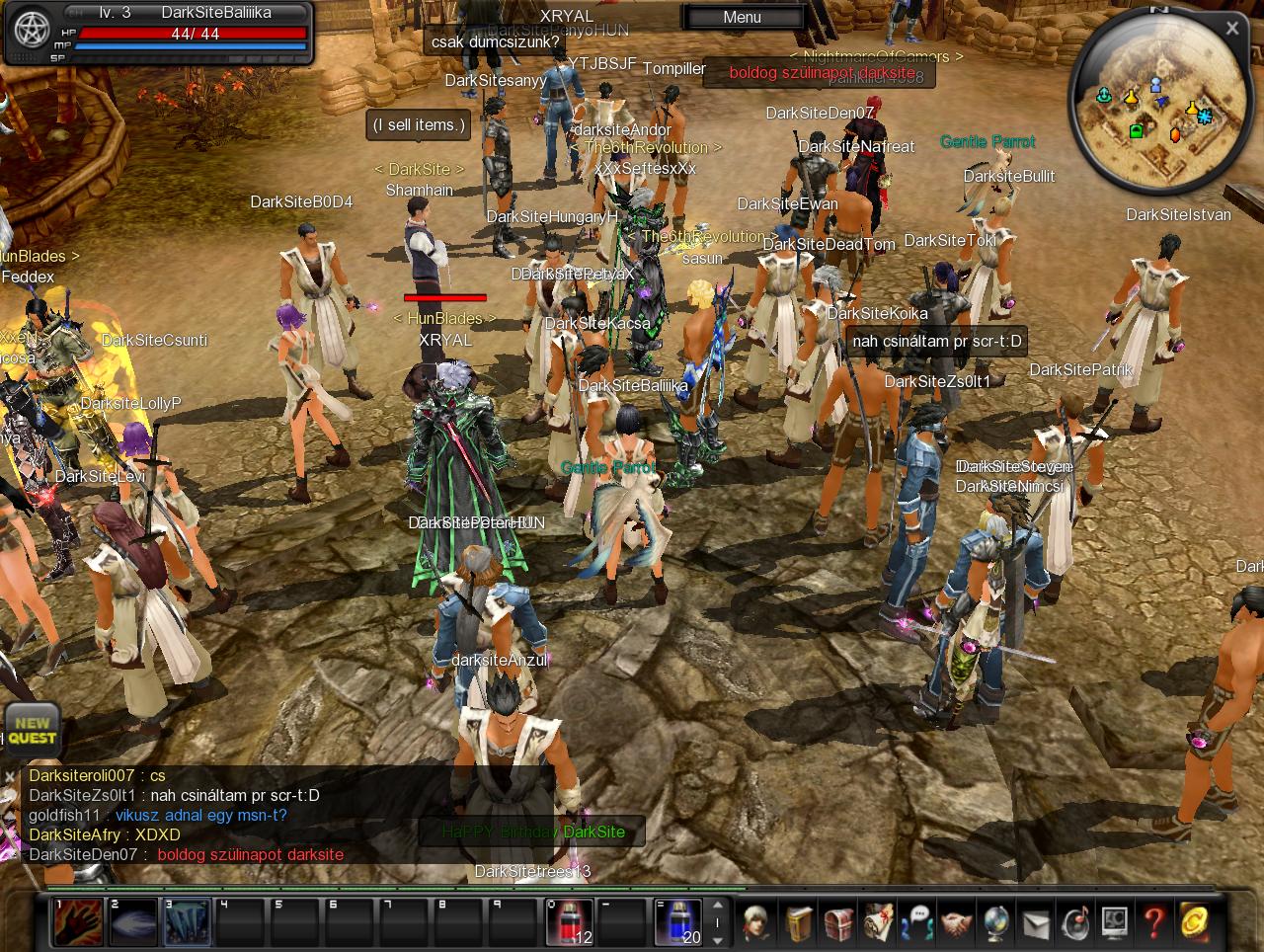Image resolution: width=1264 pixels, height=952 pixels.
Task: Open the gold coin cash shop icon
Action: point(1194,923)
